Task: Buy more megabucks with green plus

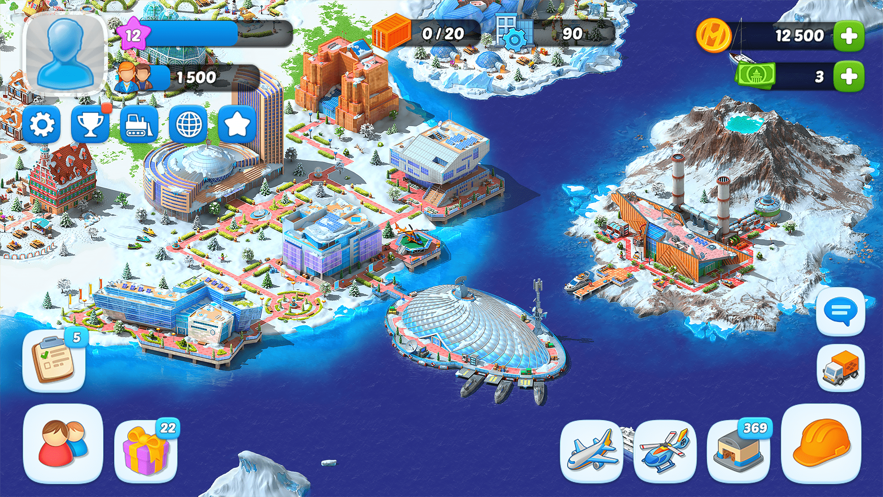Action: coord(849,76)
